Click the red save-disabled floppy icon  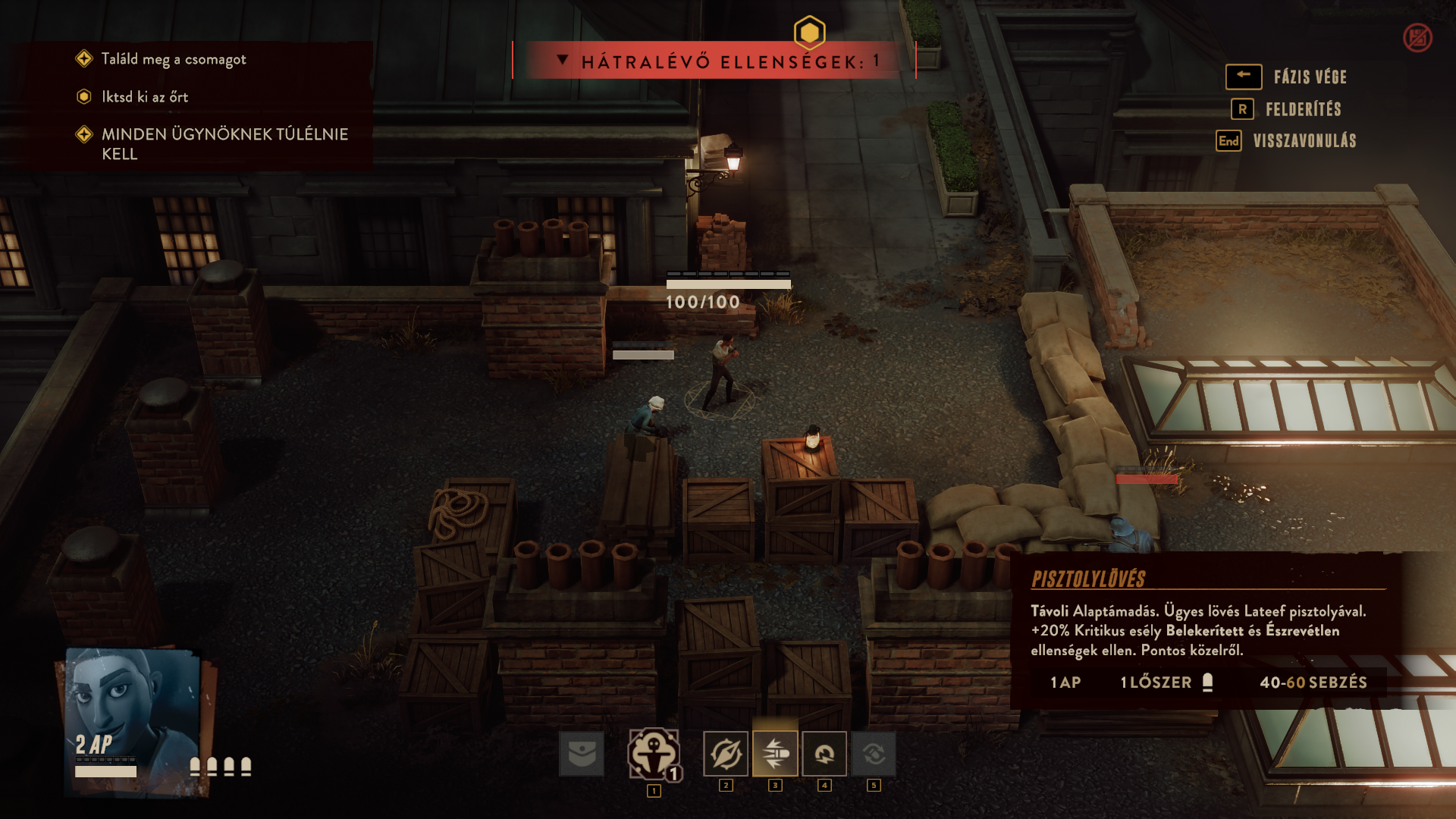tap(1417, 37)
